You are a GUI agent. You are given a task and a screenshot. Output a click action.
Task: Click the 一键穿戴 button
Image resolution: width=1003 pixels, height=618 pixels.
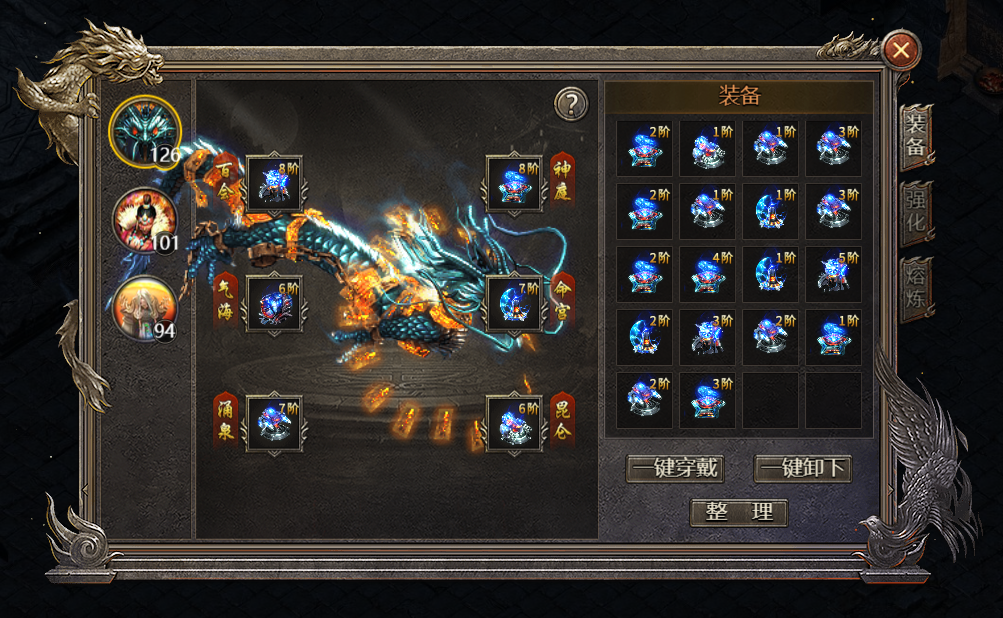tap(675, 468)
